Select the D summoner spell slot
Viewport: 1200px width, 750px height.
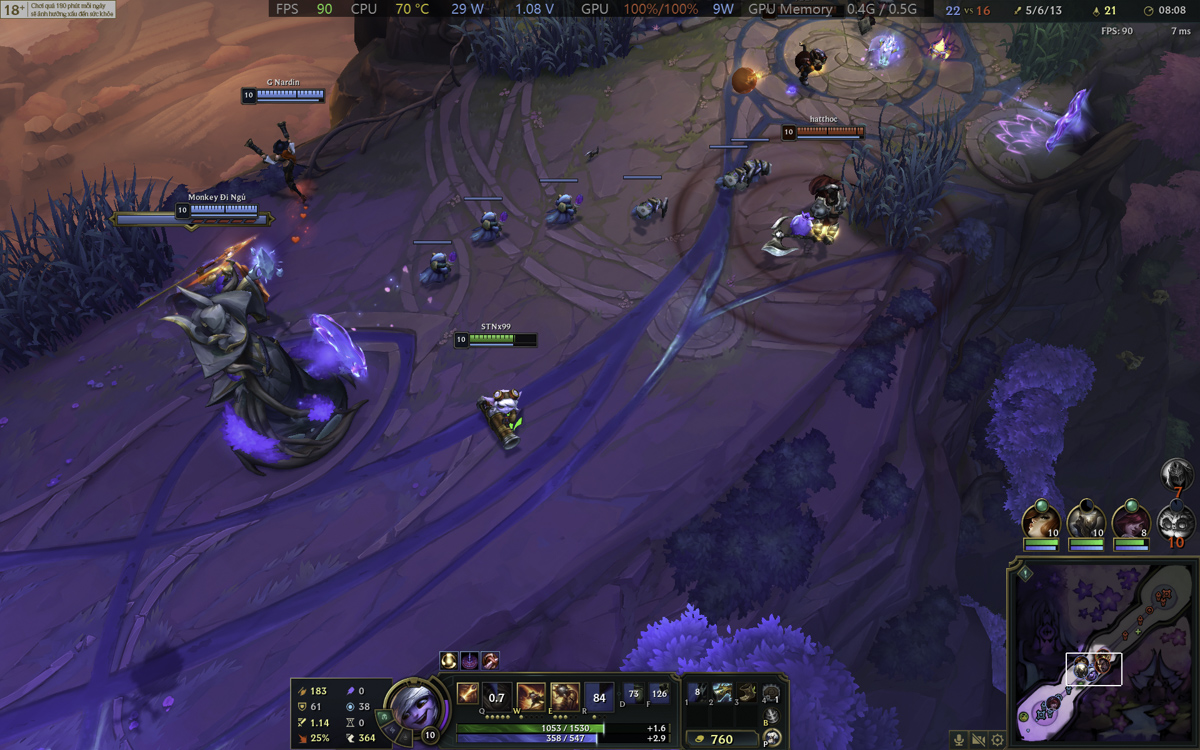pos(633,693)
